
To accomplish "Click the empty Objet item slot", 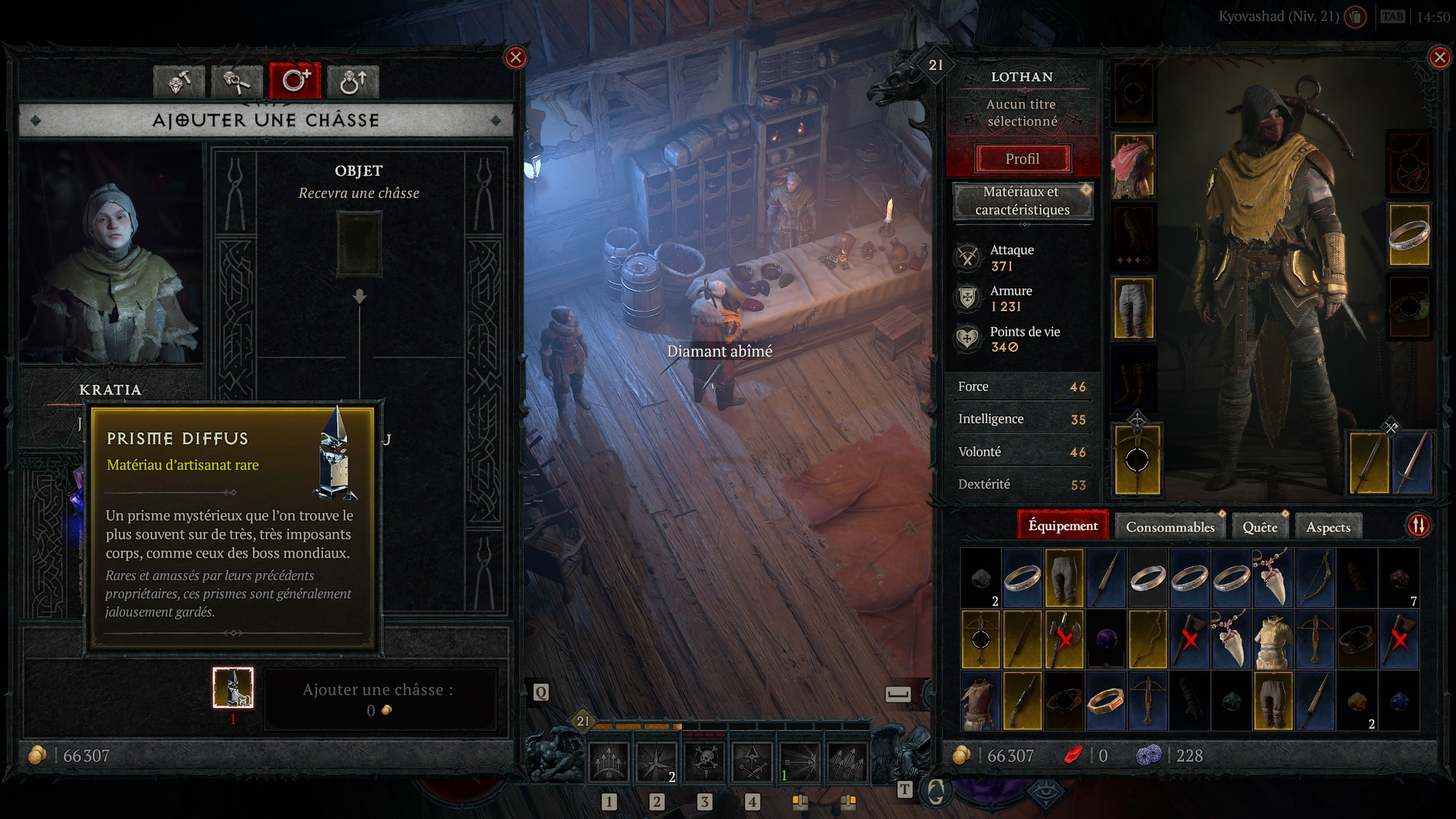I will point(359,244).
